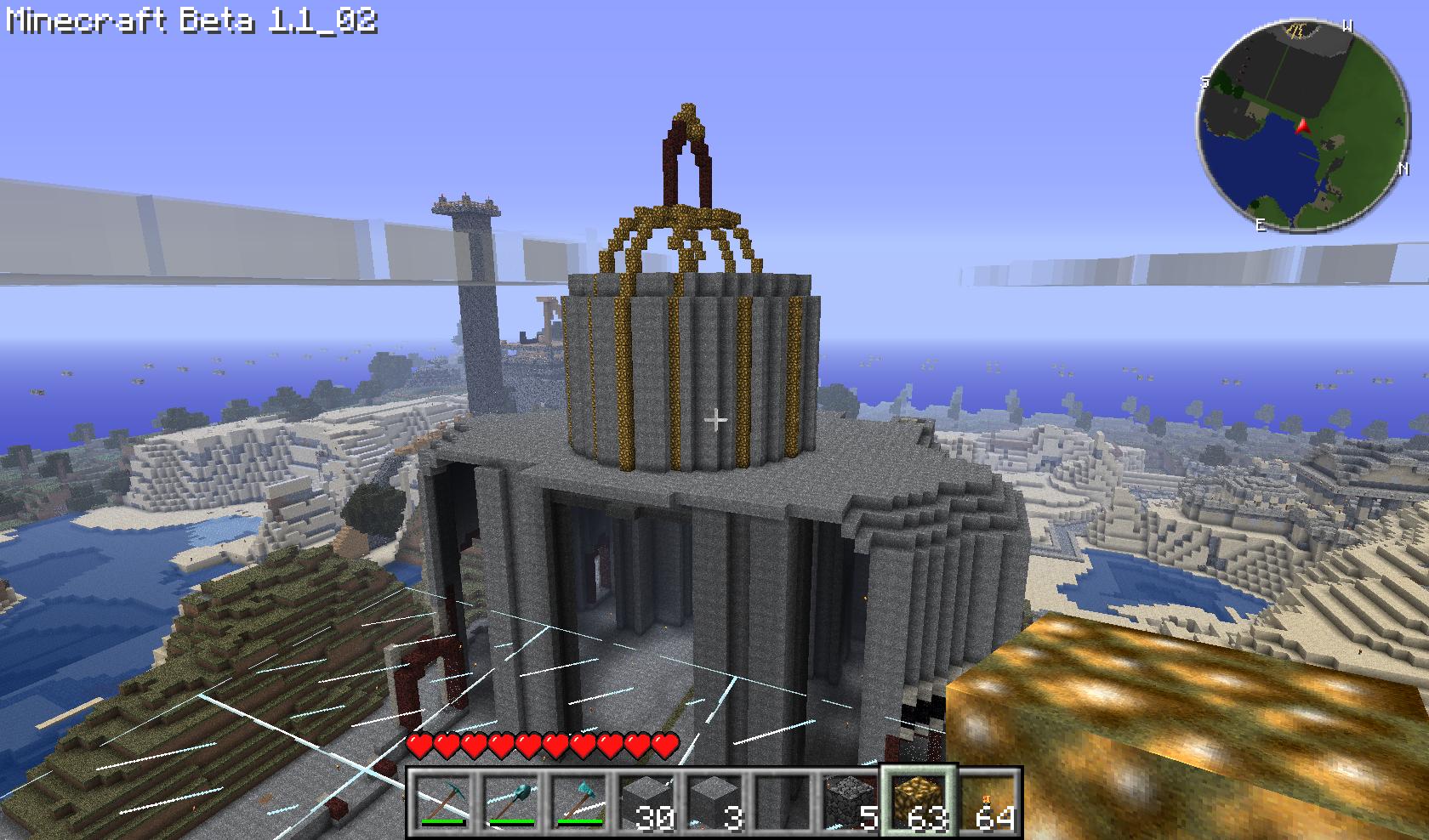Select the torch stack of 64
Image resolution: width=1429 pixels, height=840 pixels.
pos(987,802)
